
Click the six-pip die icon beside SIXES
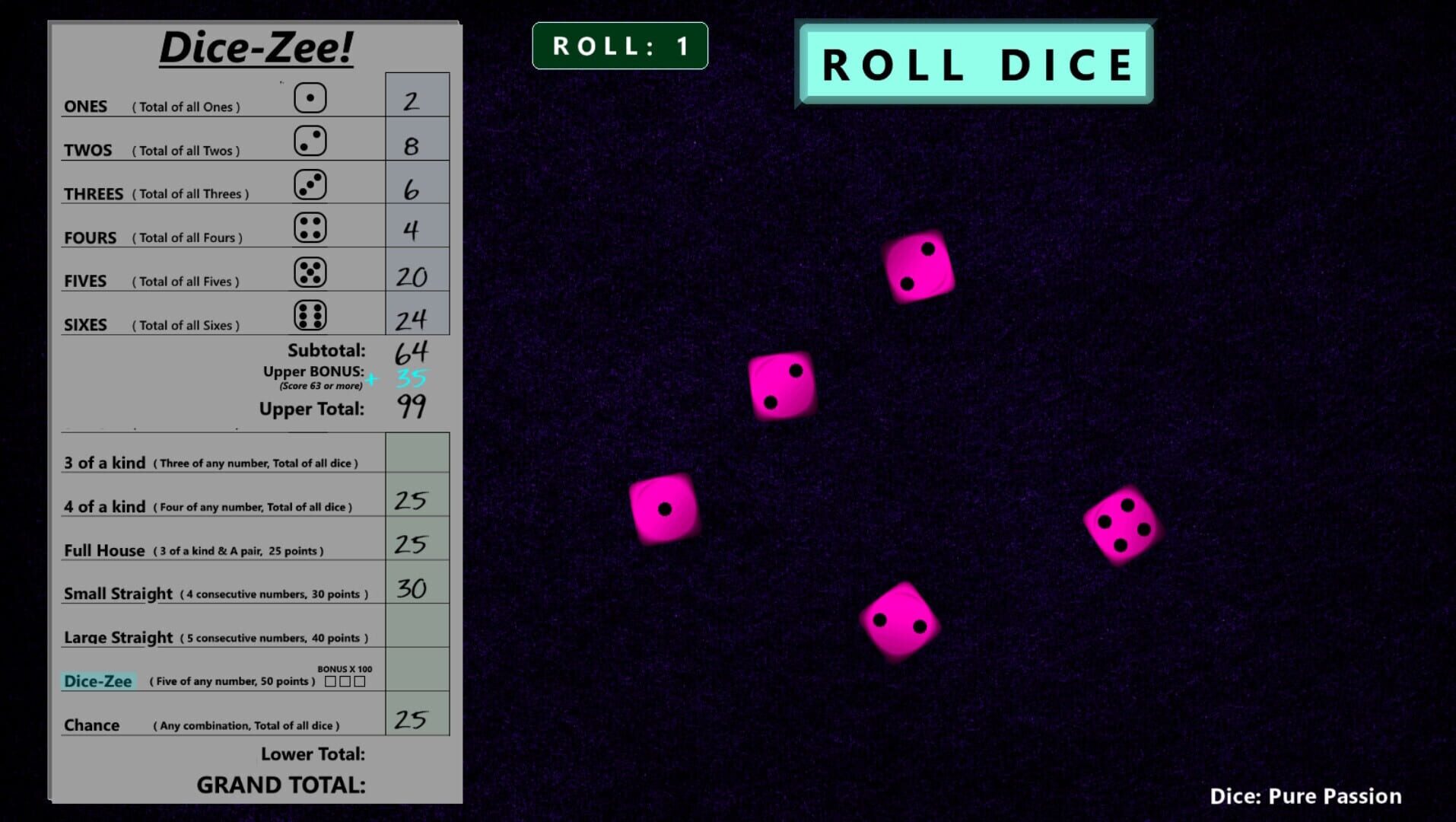click(x=308, y=314)
